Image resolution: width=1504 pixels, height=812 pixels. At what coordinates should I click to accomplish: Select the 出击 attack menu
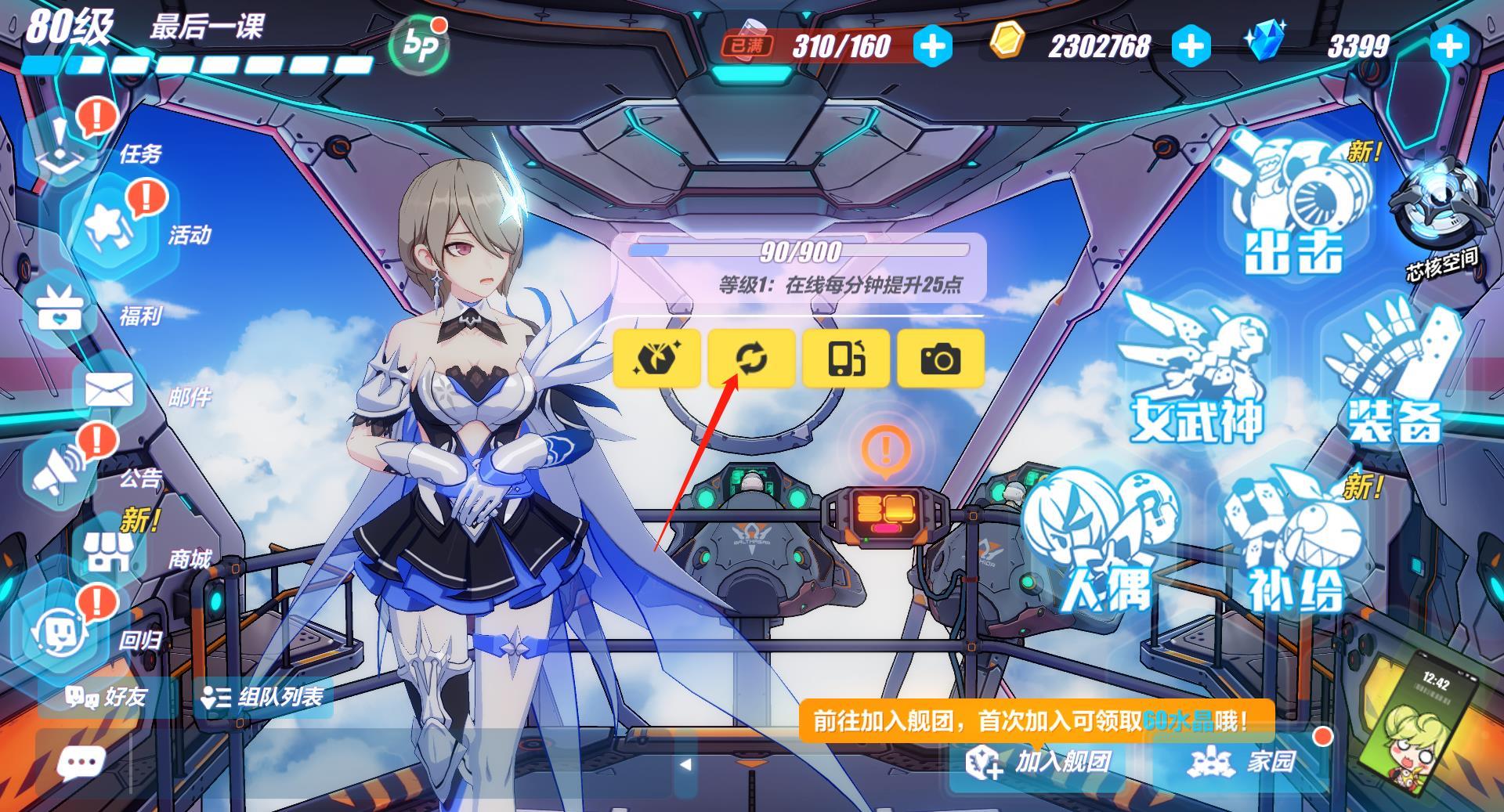point(1292,211)
